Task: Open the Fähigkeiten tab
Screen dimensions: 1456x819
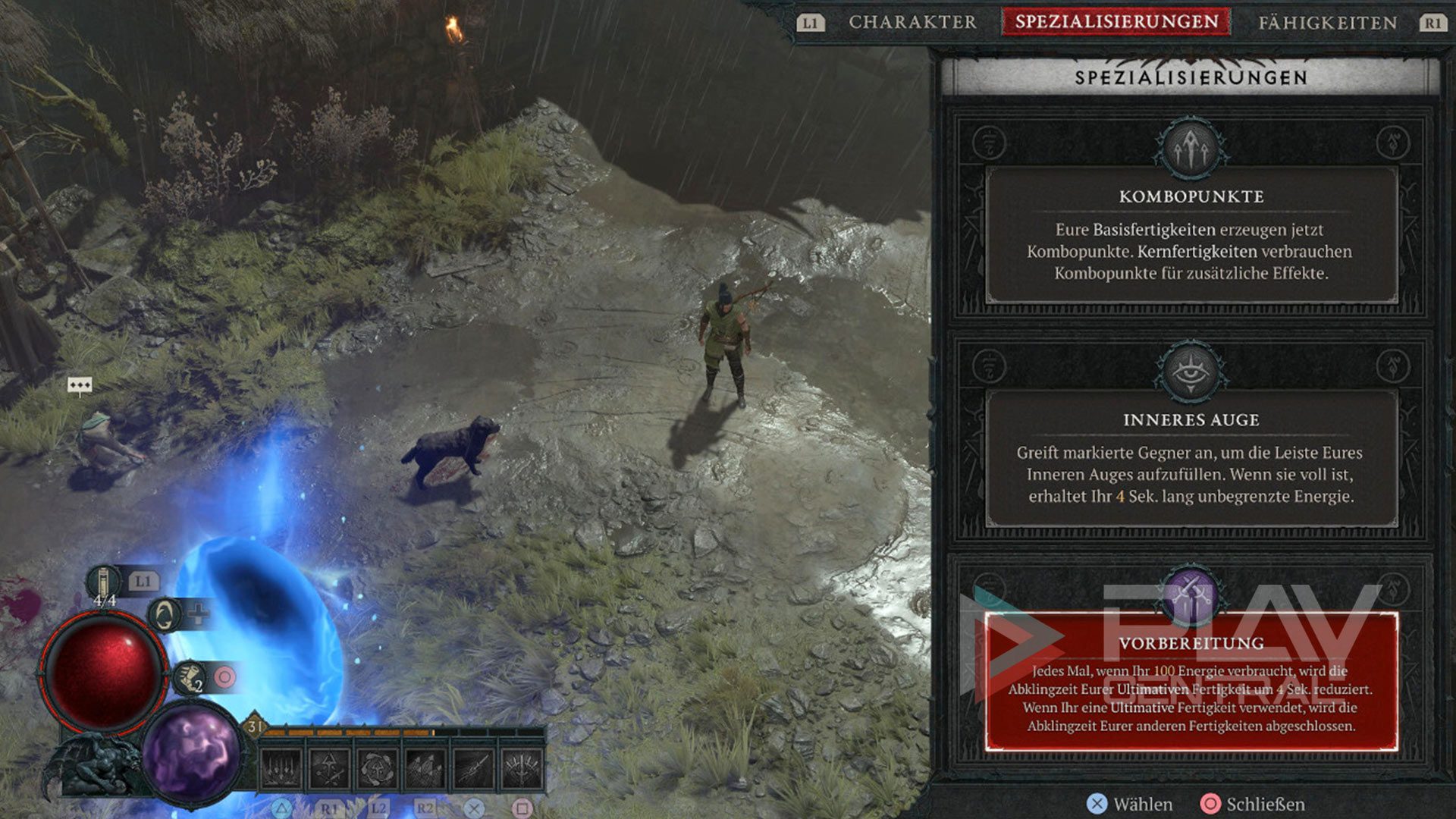Action: [x=1327, y=23]
